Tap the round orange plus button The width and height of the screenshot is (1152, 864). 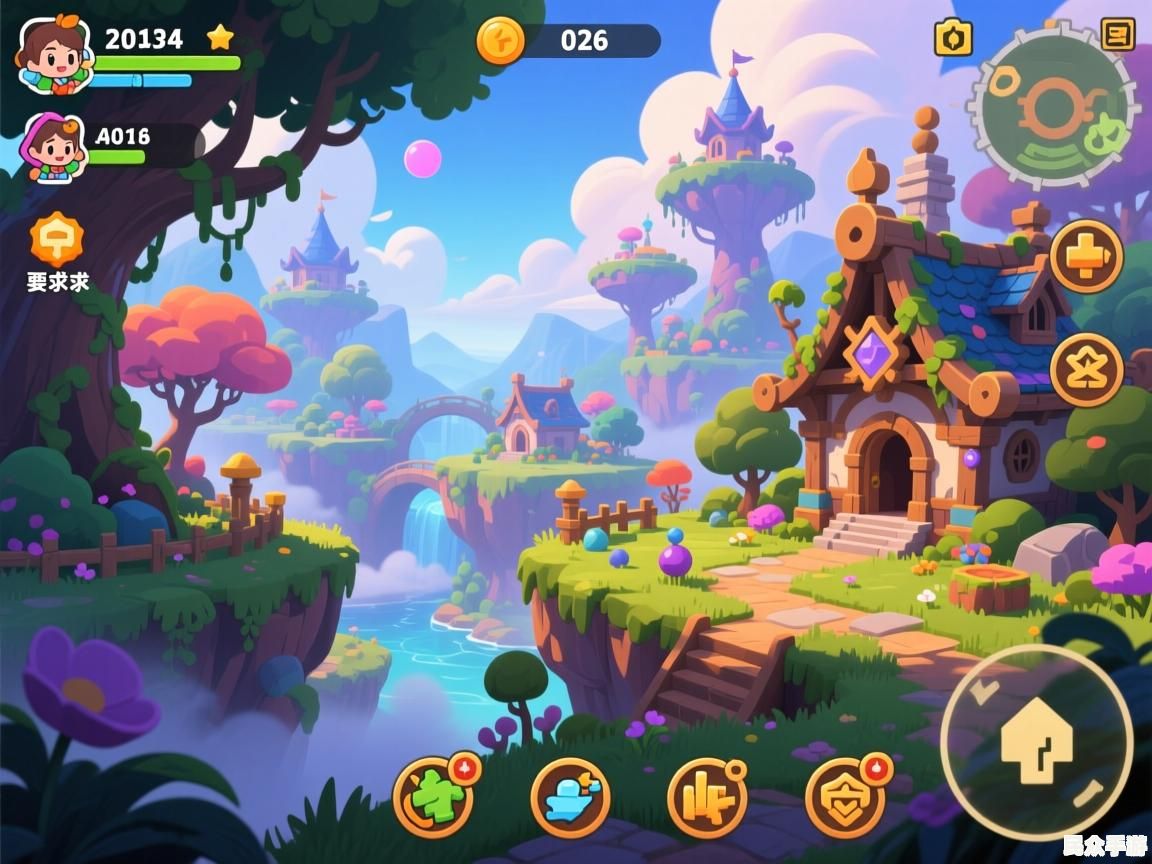[x=1086, y=257]
